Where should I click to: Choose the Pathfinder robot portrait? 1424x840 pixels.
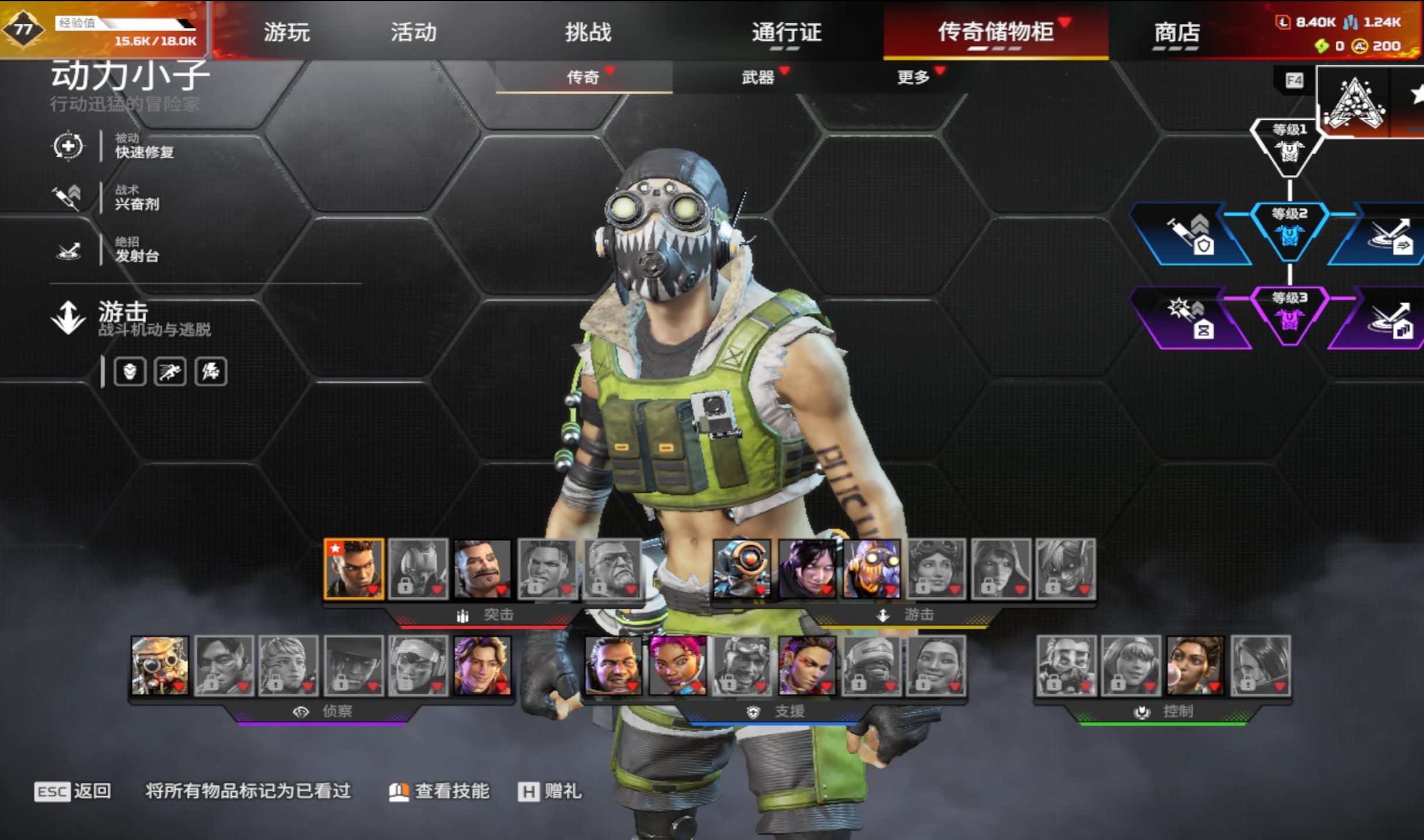click(742, 569)
